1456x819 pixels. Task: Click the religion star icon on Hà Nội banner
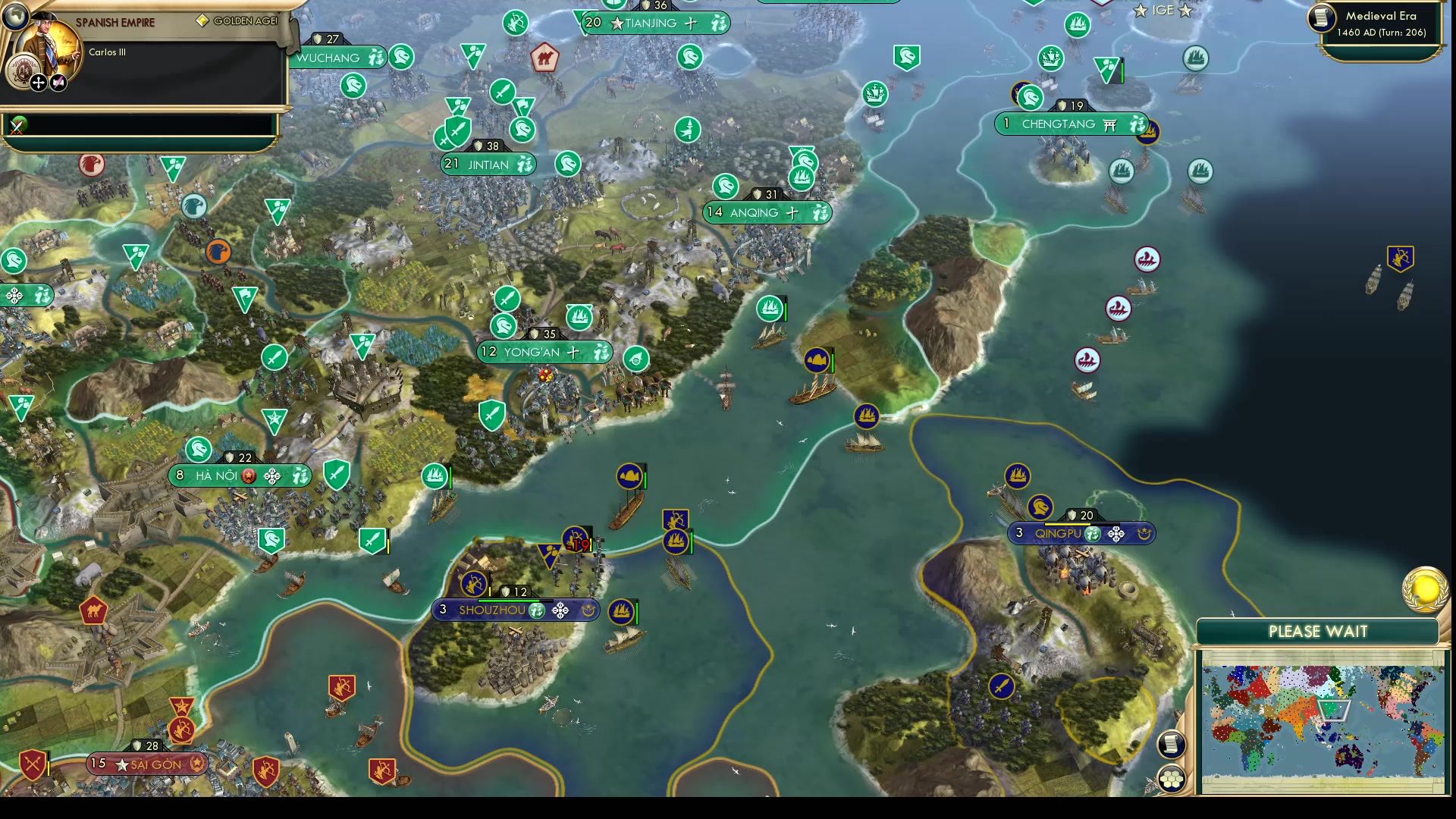tap(247, 475)
